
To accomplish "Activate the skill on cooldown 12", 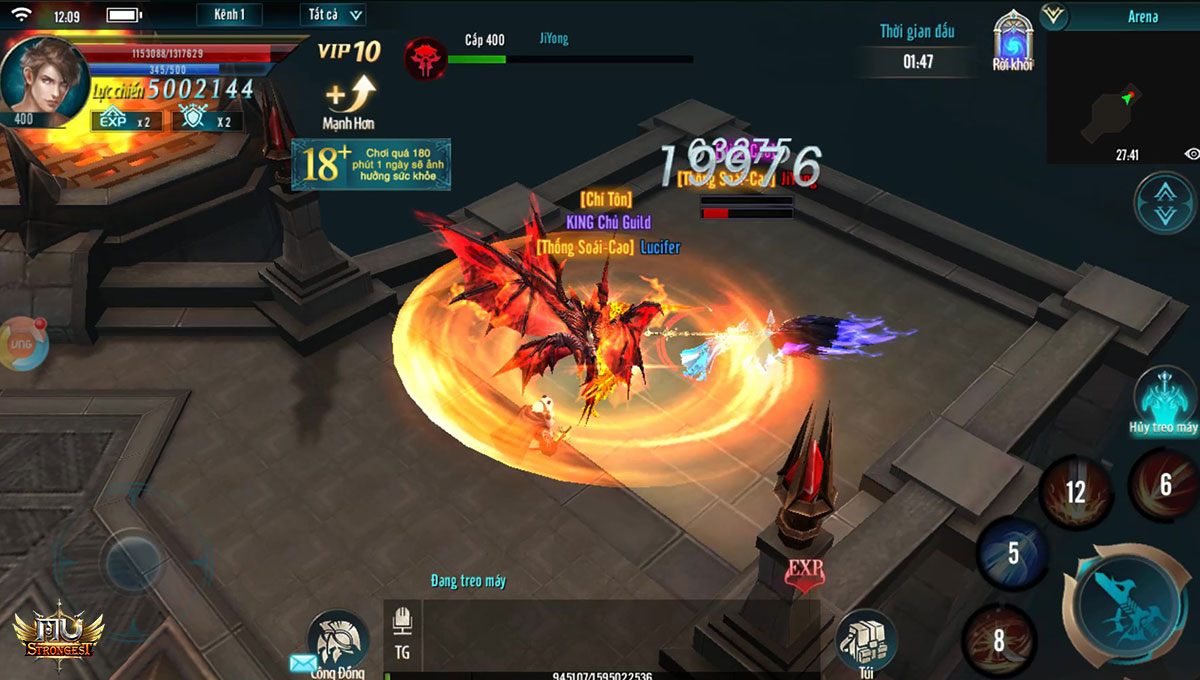I will coord(1075,491).
